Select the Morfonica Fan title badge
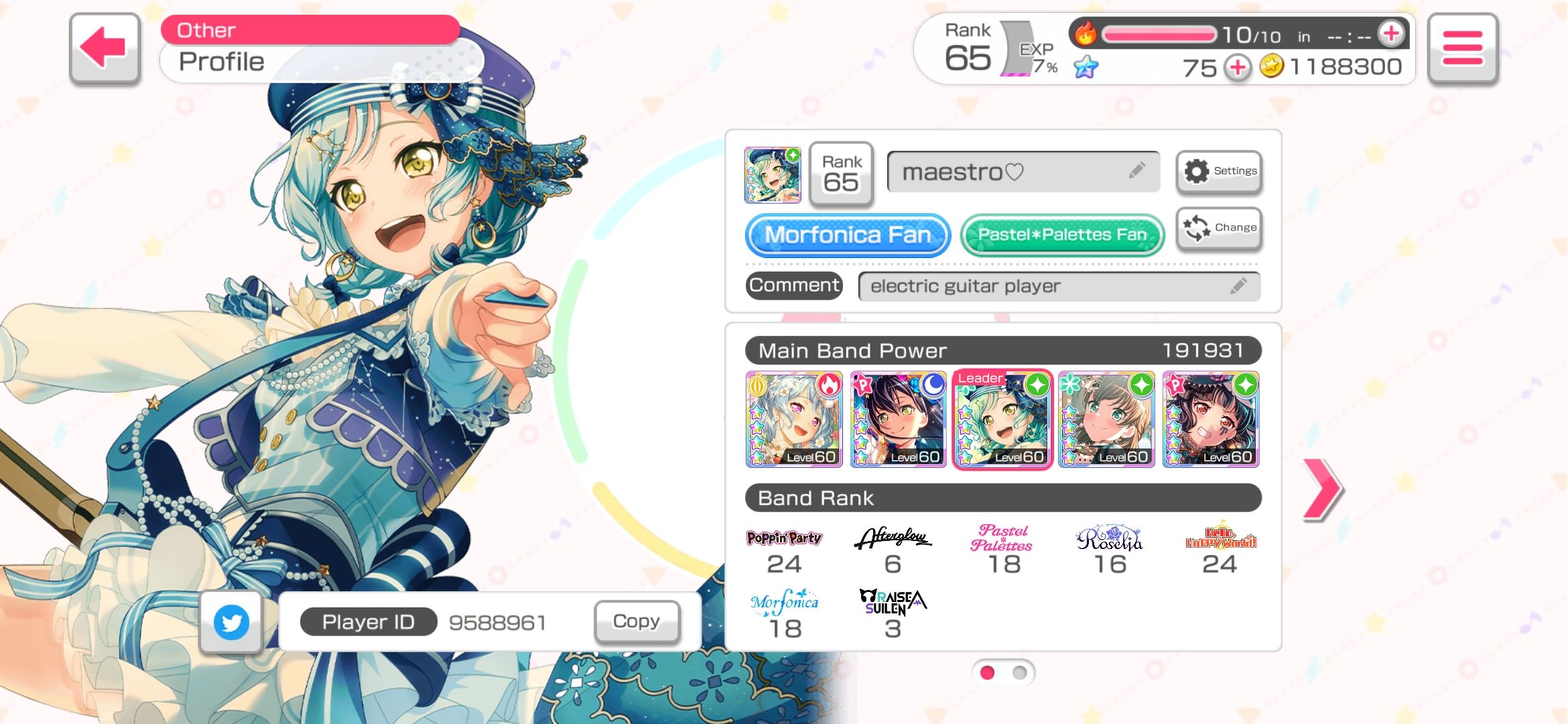The image size is (1568, 724). coord(846,235)
